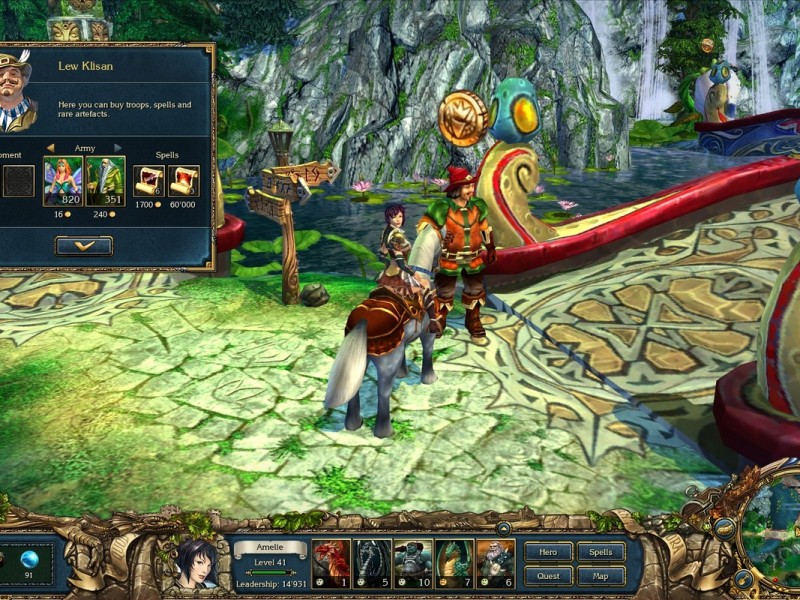Show next army units with the right arrow
This screenshot has height=600, width=800.
tap(118, 148)
